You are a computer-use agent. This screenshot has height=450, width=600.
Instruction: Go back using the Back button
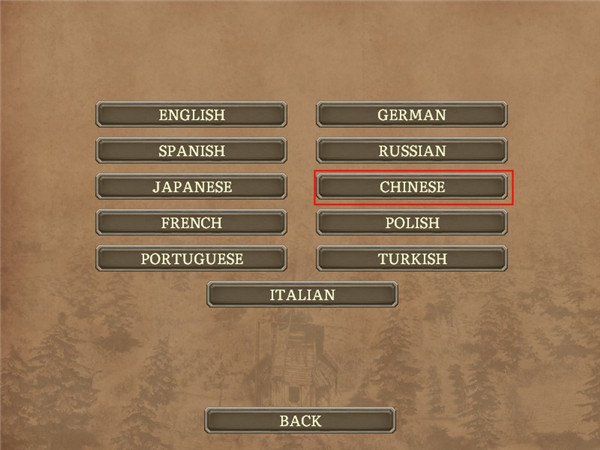click(x=301, y=421)
